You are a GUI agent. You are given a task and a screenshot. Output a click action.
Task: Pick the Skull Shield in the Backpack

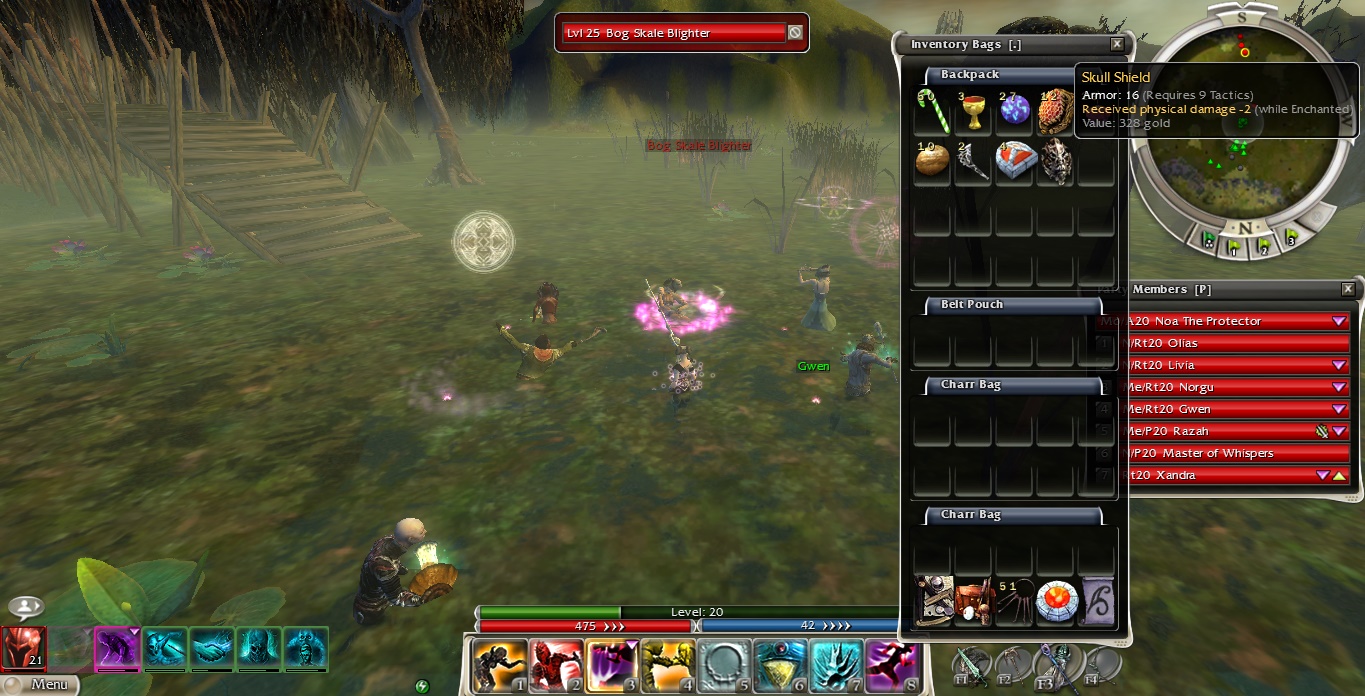1056,162
